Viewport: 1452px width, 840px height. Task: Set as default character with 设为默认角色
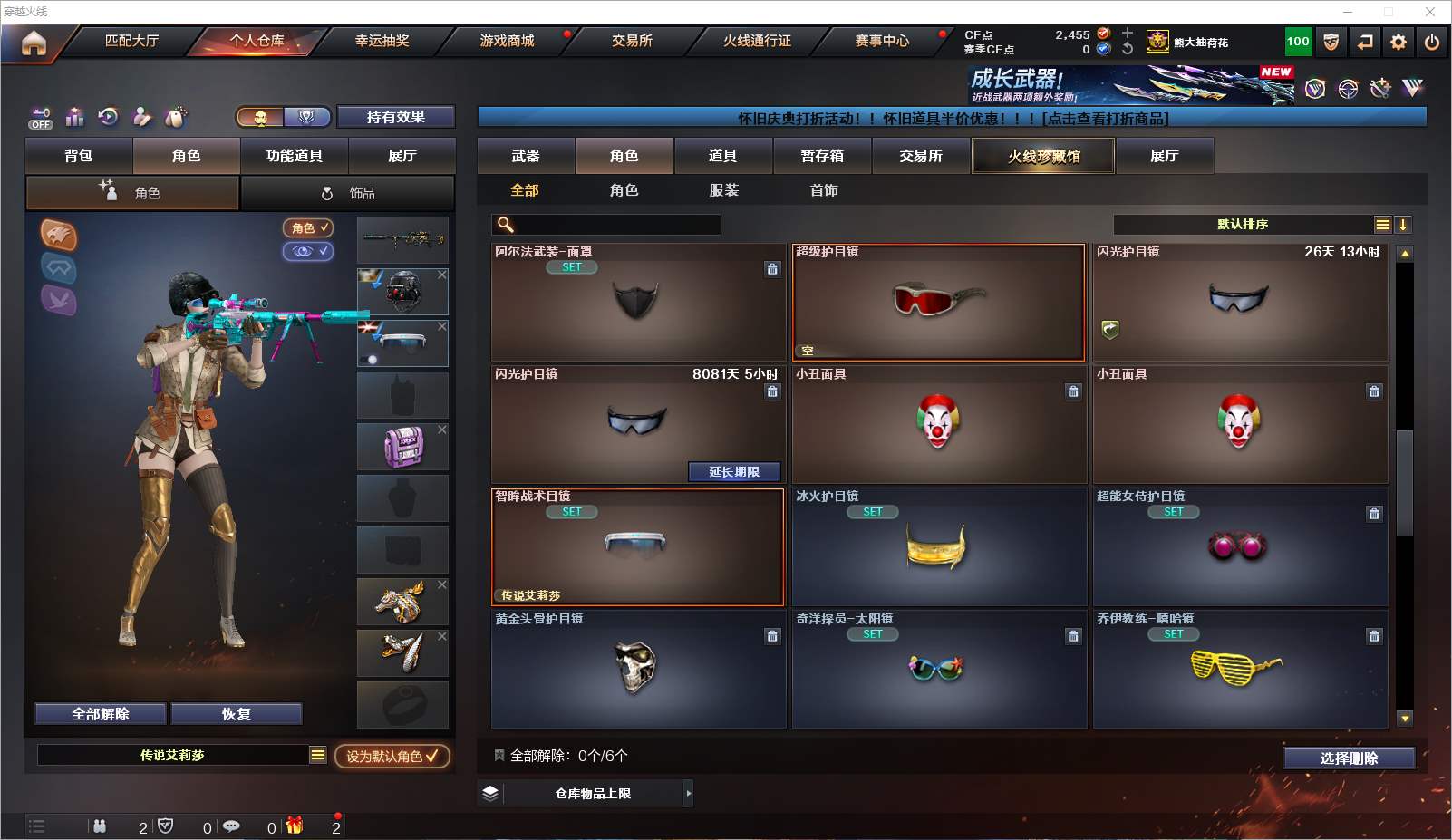tap(392, 756)
